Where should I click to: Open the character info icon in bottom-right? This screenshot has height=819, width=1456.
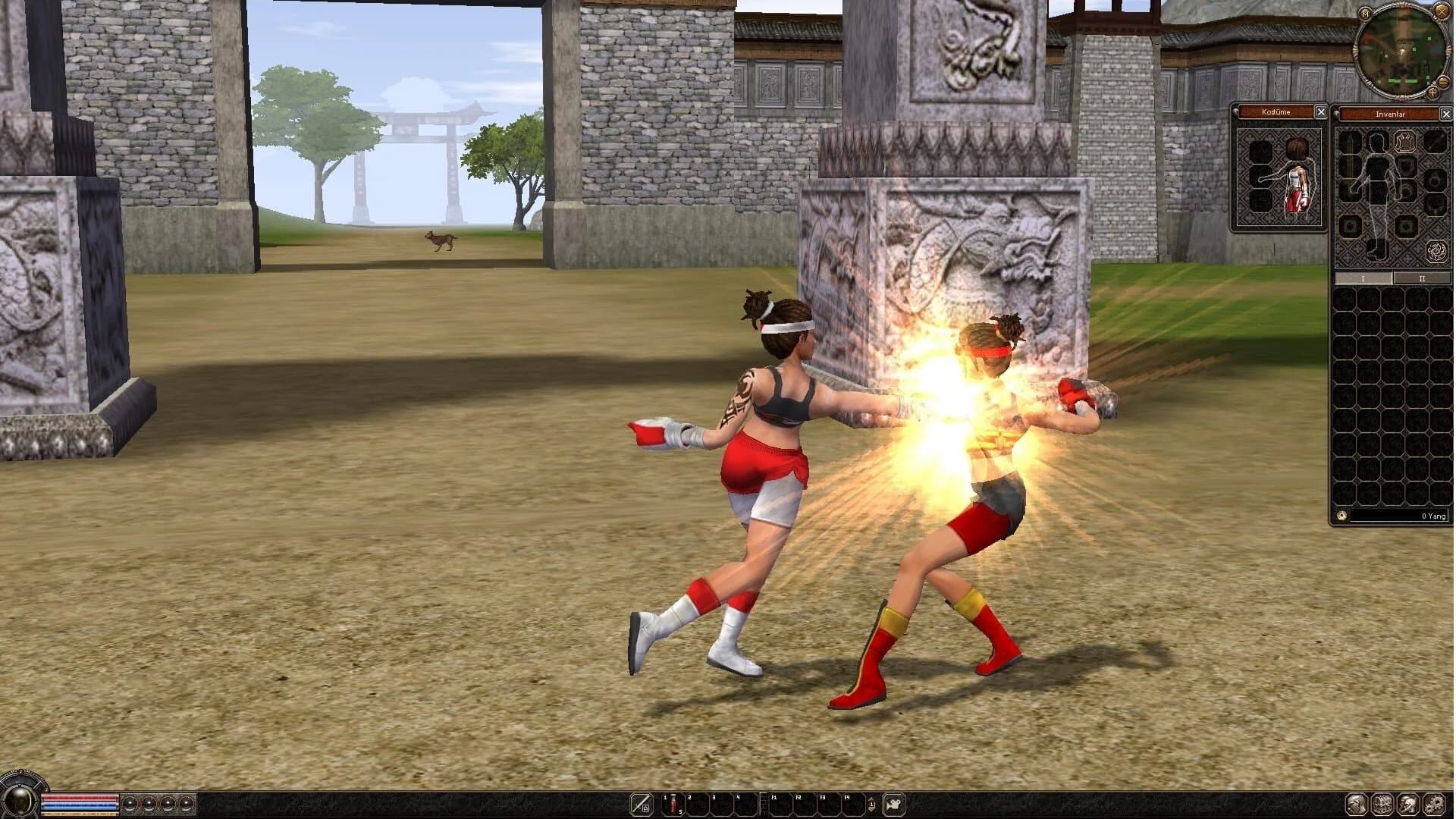pyautogui.click(x=1356, y=805)
